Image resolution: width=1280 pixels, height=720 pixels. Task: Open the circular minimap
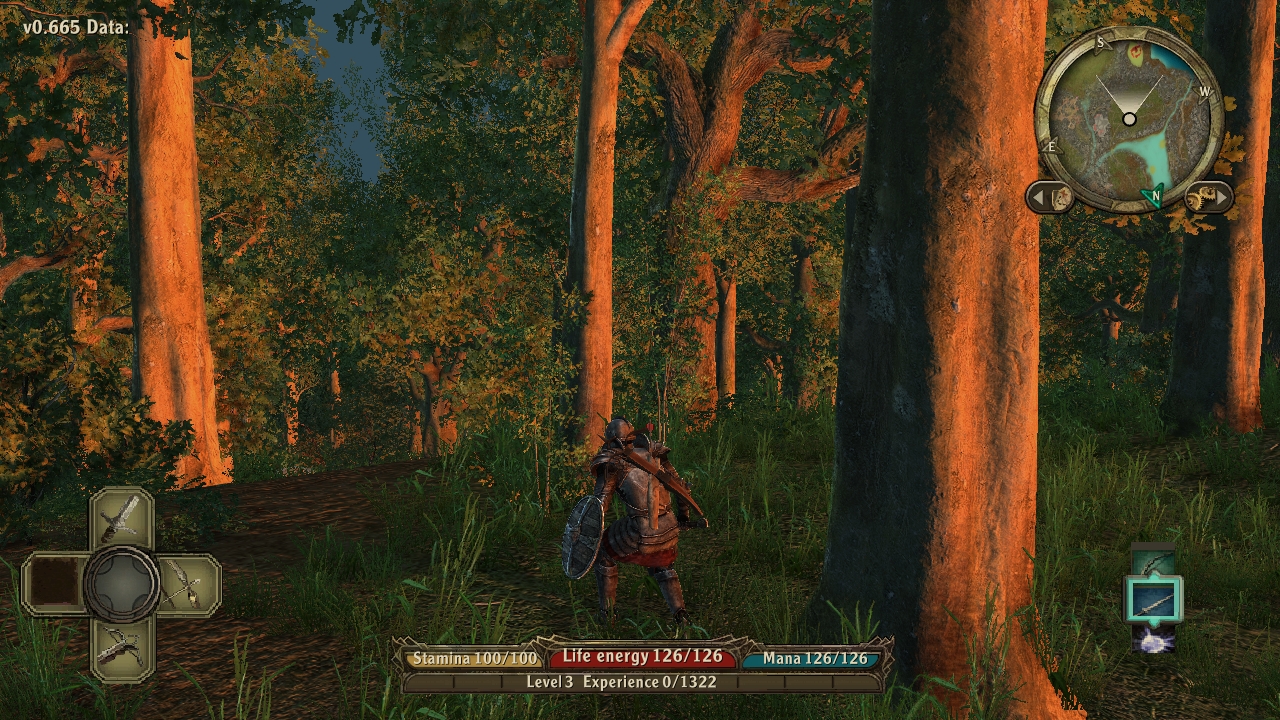click(x=1129, y=119)
